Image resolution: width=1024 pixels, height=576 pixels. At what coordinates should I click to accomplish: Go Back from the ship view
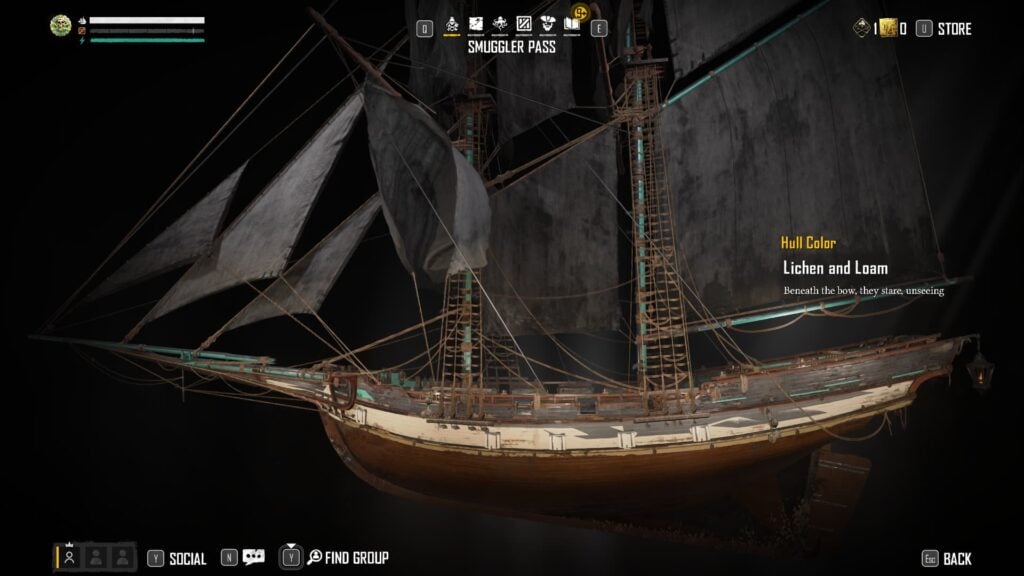[x=957, y=559]
